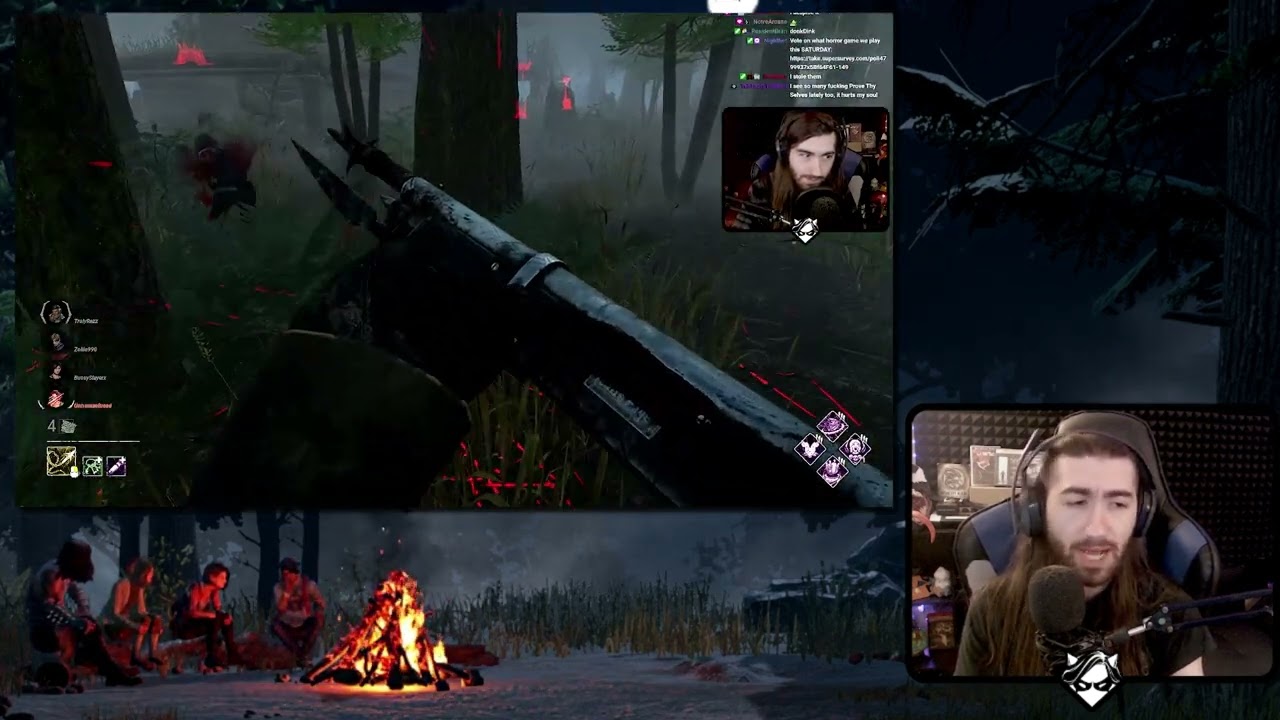Select the yellow item icon in the loadout
This screenshot has width=1280, height=720.
[62, 461]
